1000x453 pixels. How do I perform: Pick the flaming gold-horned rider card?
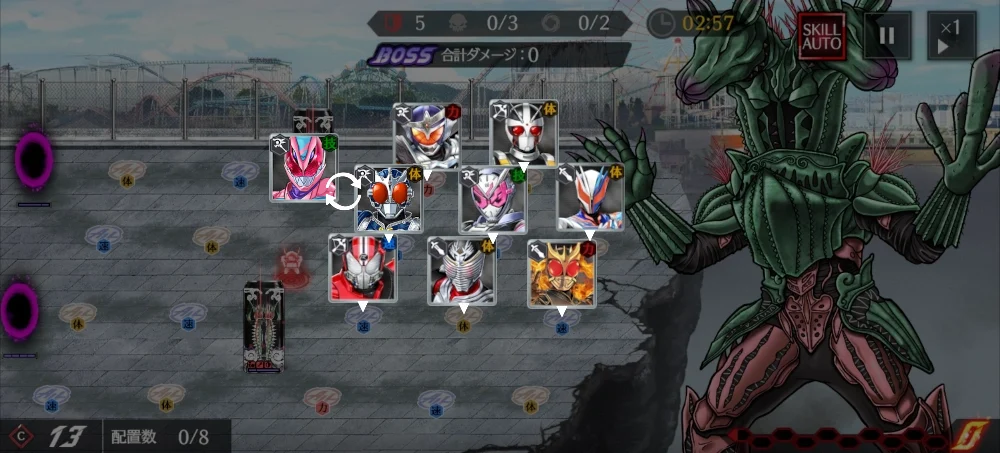click(x=561, y=273)
